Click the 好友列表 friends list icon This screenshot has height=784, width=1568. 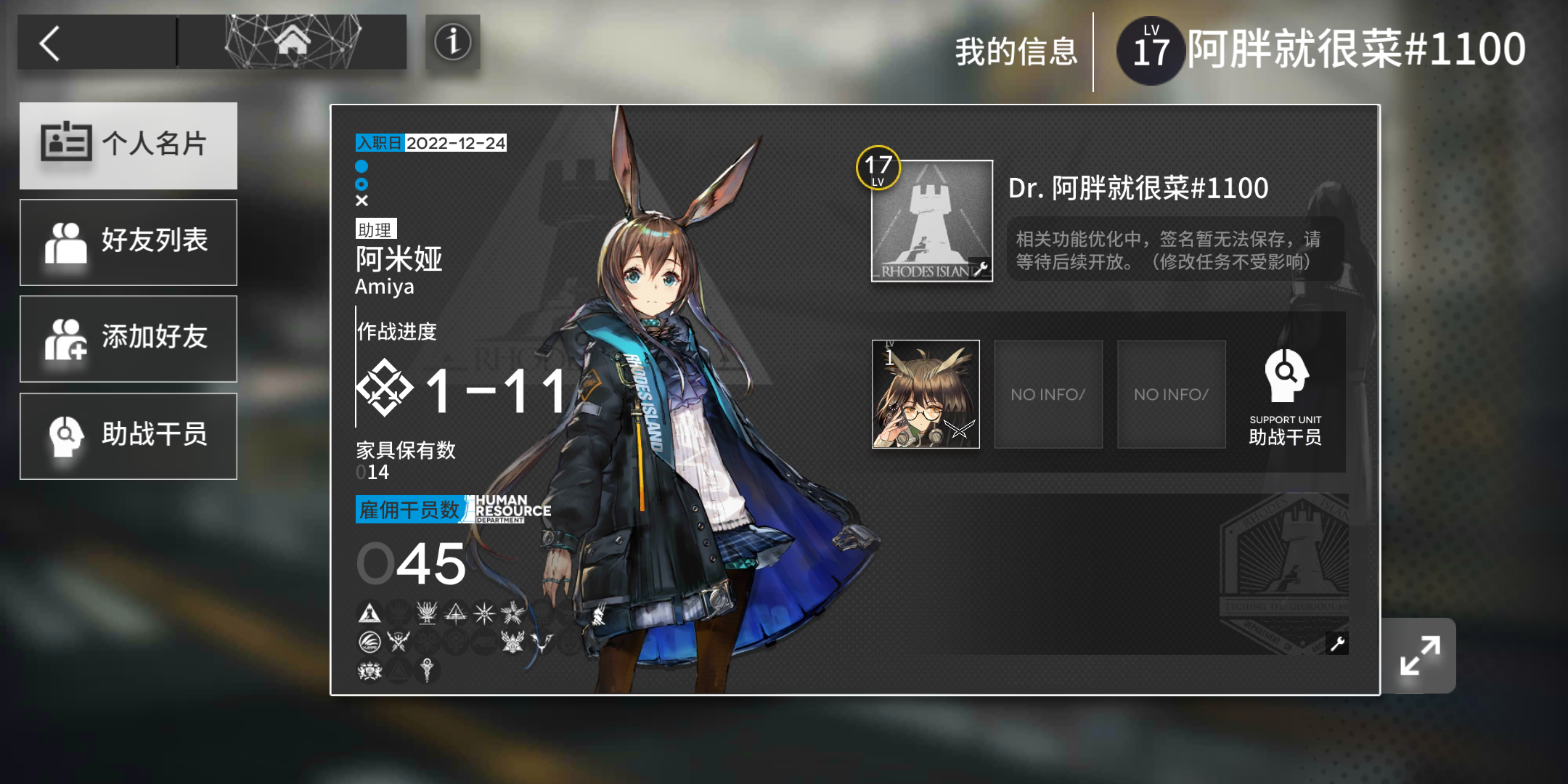pos(69,242)
